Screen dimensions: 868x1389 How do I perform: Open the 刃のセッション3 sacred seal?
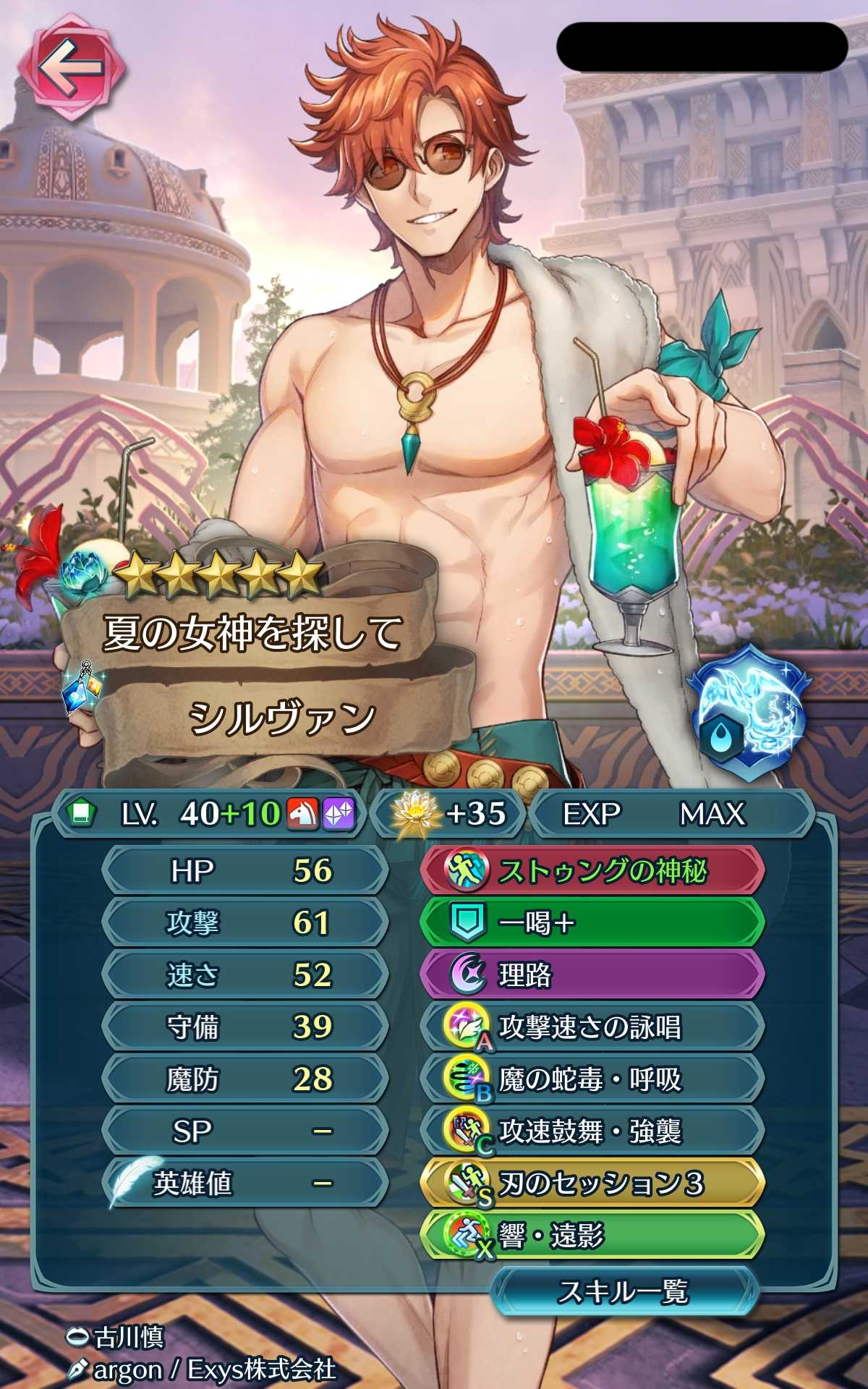click(x=592, y=1184)
